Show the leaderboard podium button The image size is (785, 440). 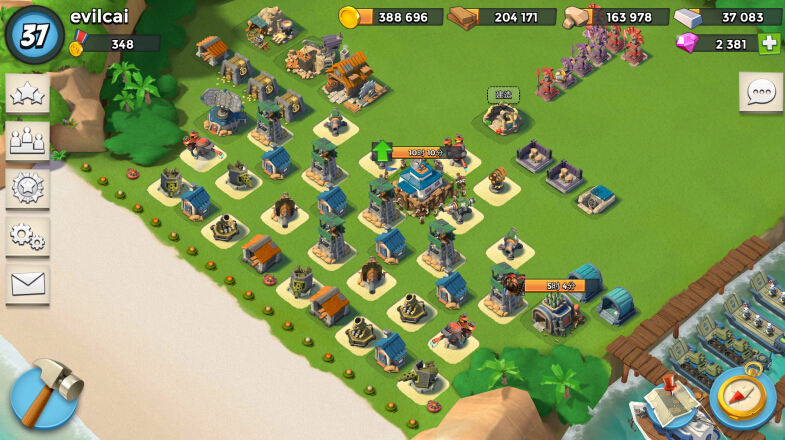coord(27,141)
